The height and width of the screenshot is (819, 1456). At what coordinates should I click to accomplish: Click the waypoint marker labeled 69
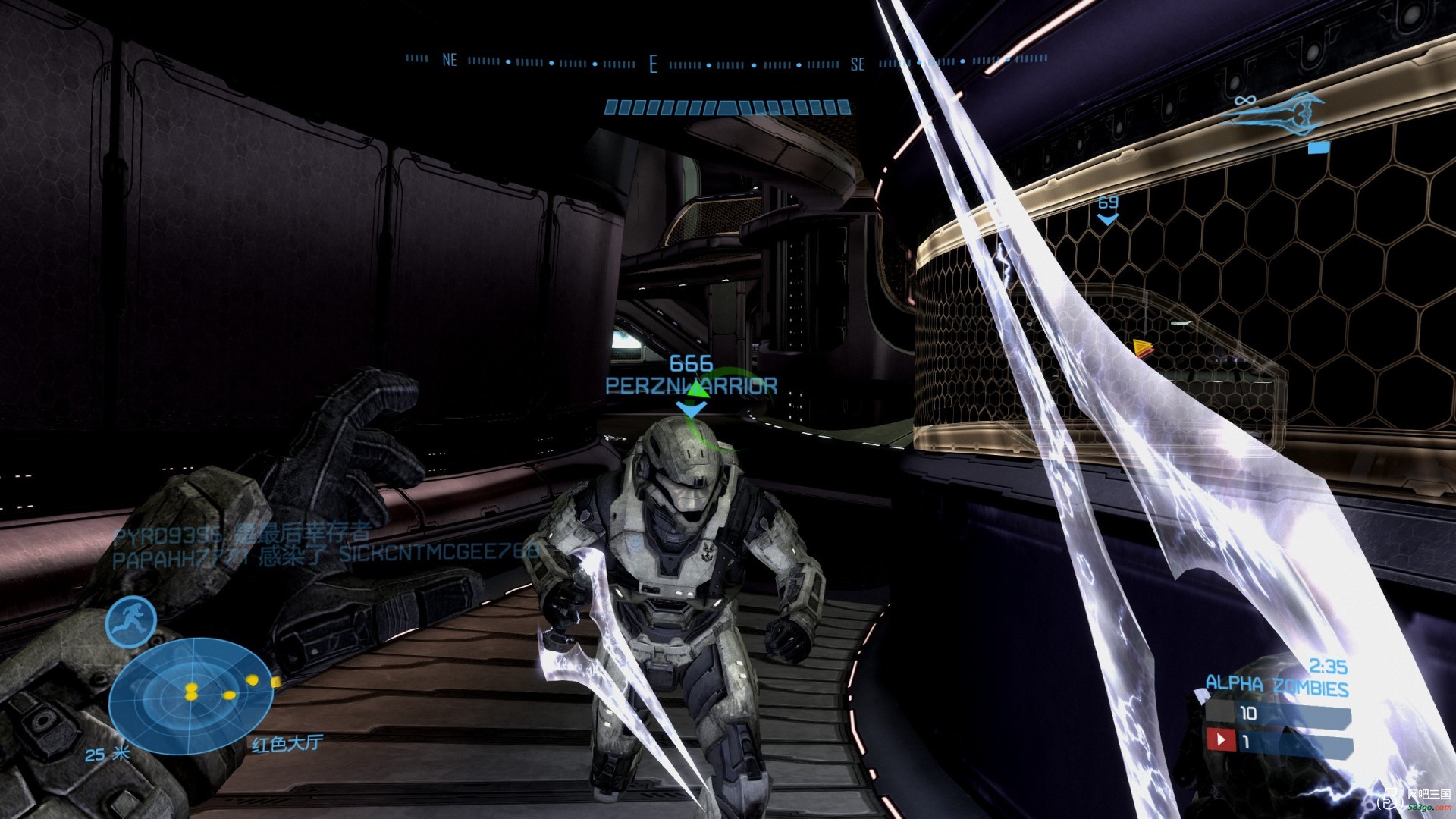(1108, 209)
